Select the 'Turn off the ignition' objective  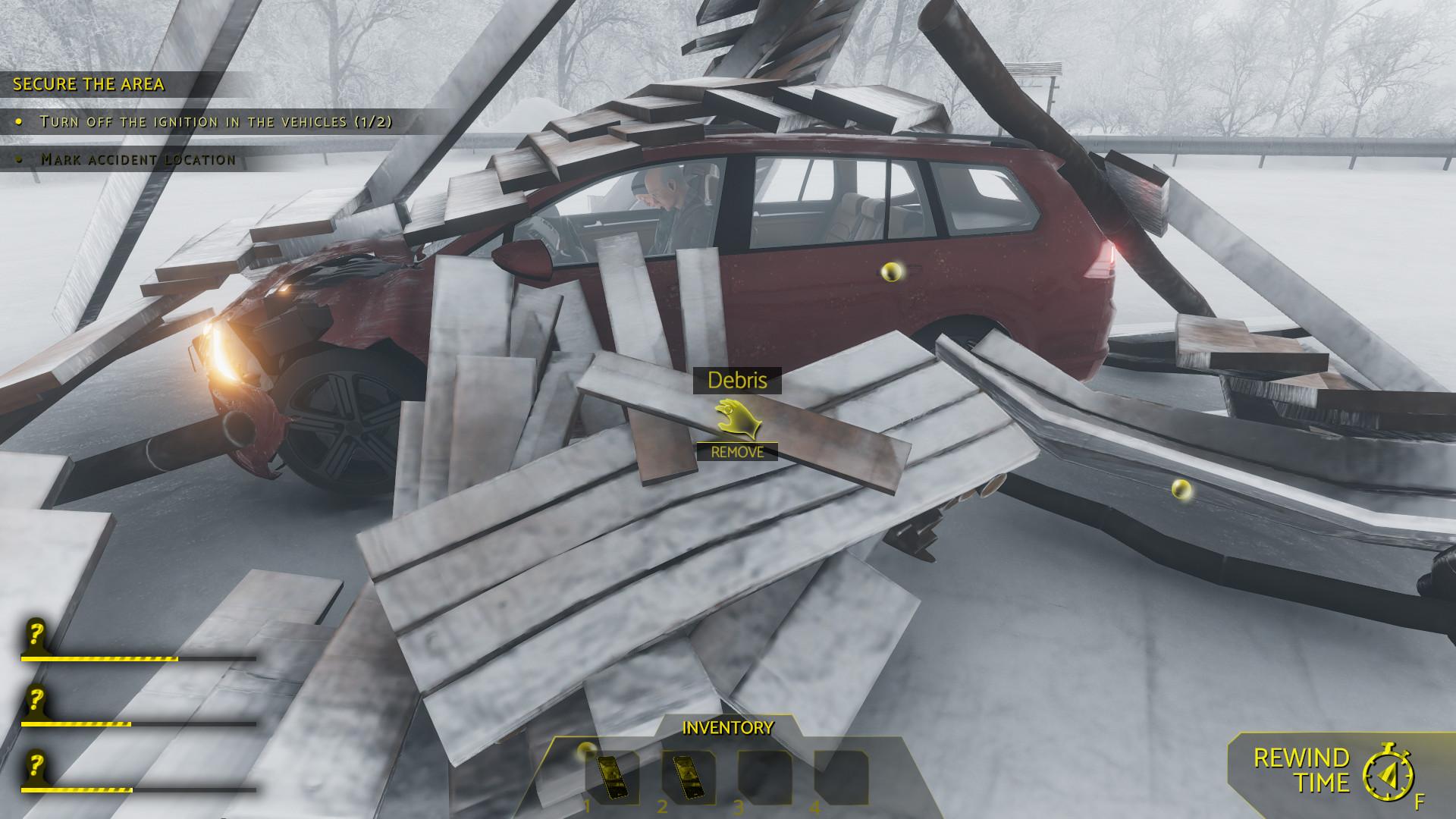point(216,121)
